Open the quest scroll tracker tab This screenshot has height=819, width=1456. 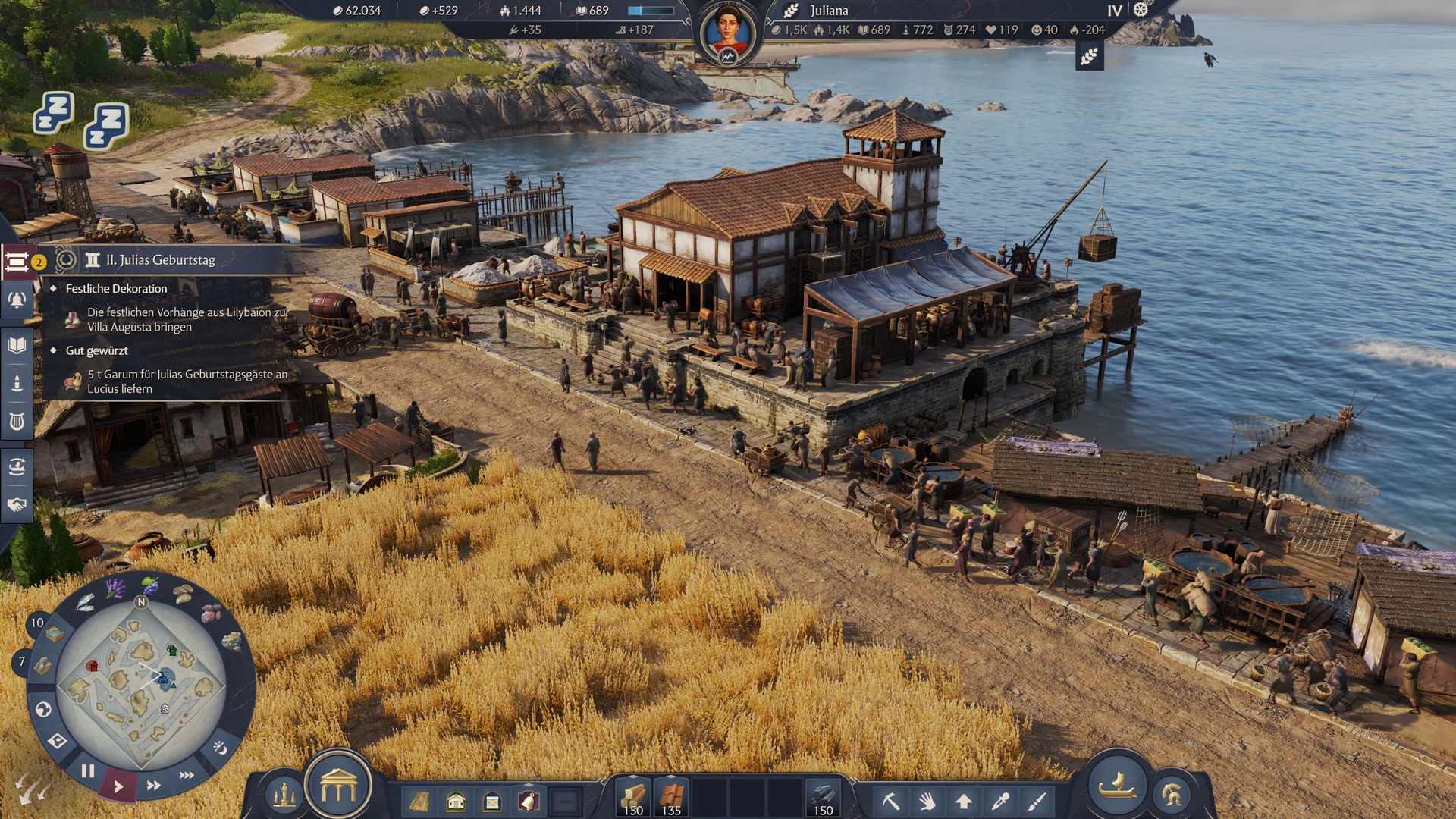click(17, 262)
